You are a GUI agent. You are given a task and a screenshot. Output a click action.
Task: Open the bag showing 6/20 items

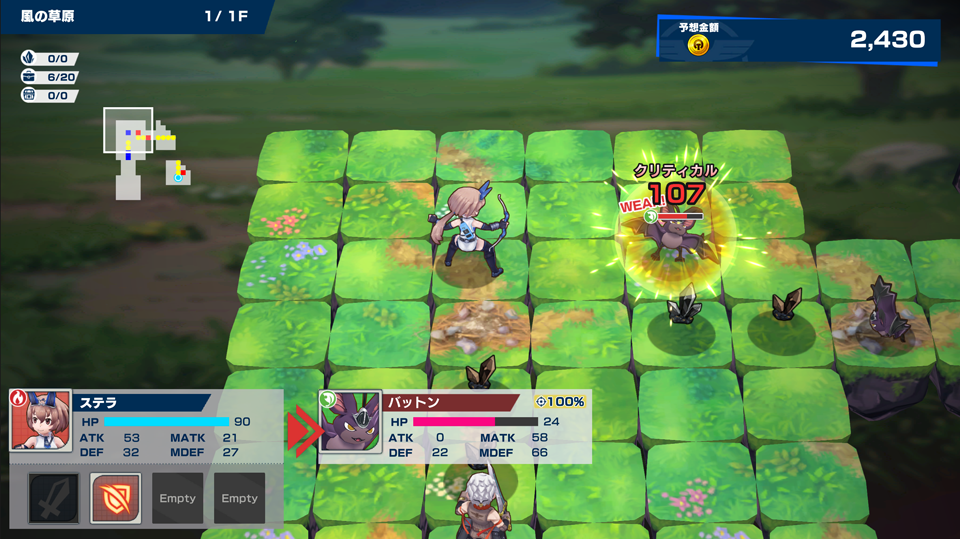[x=29, y=77]
